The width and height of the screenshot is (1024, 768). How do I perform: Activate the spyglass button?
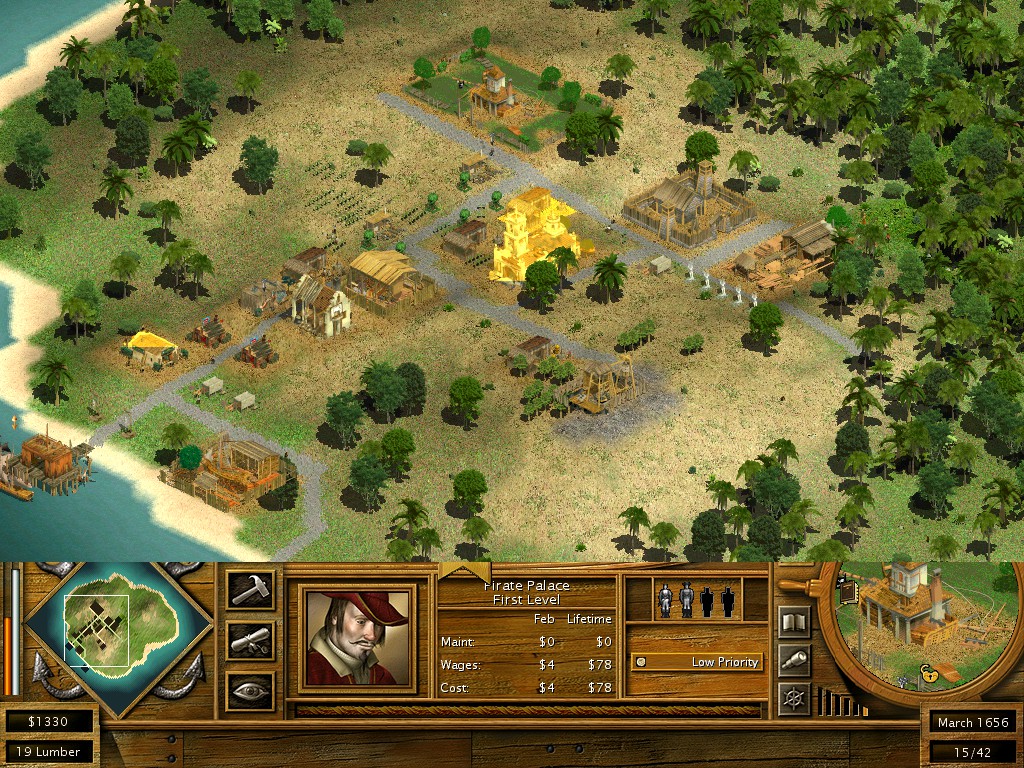pyautogui.click(x=794, y=659)
